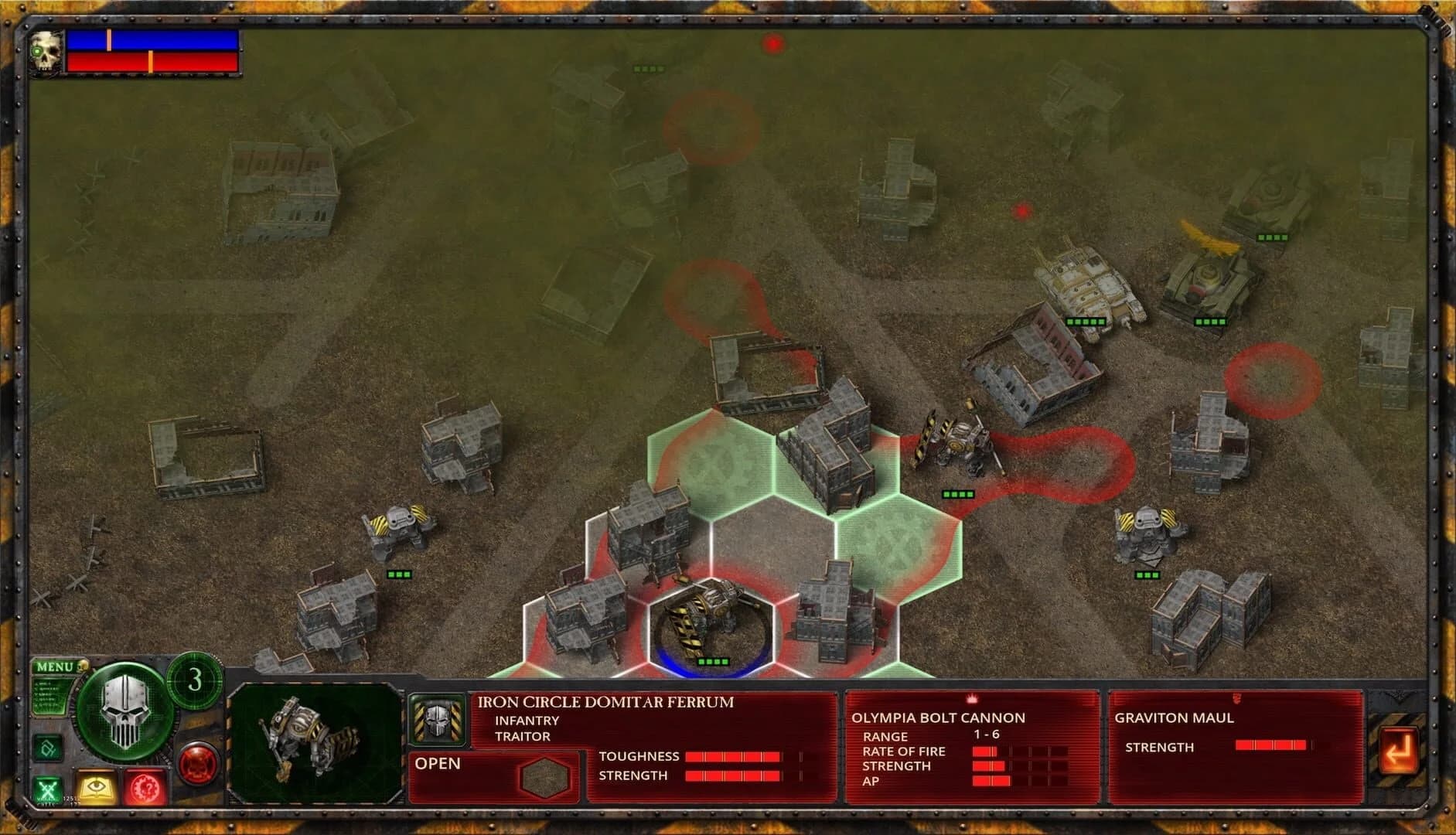Click the Graviton Maul strength bar

(1272, 747)
